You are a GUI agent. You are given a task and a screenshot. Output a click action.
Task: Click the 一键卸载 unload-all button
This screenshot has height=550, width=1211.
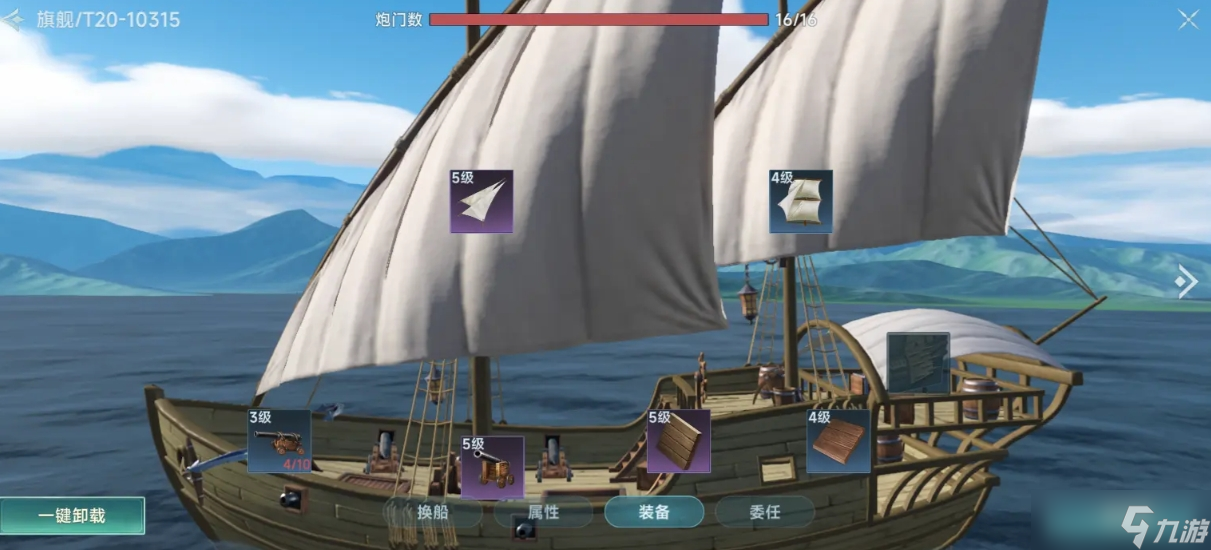pyautogui.click(x=72, y=516)
